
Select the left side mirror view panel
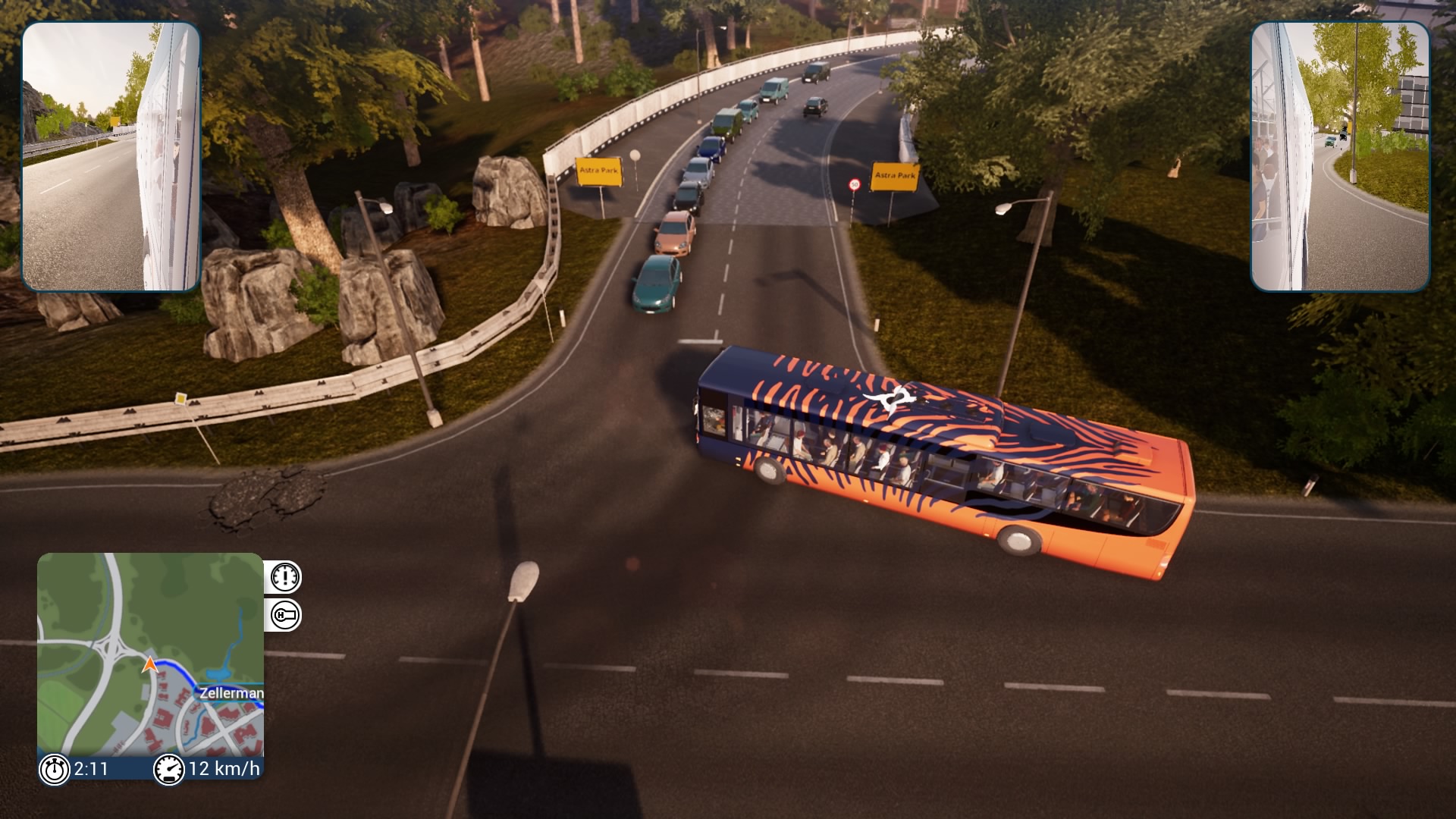tap(111, 156)
